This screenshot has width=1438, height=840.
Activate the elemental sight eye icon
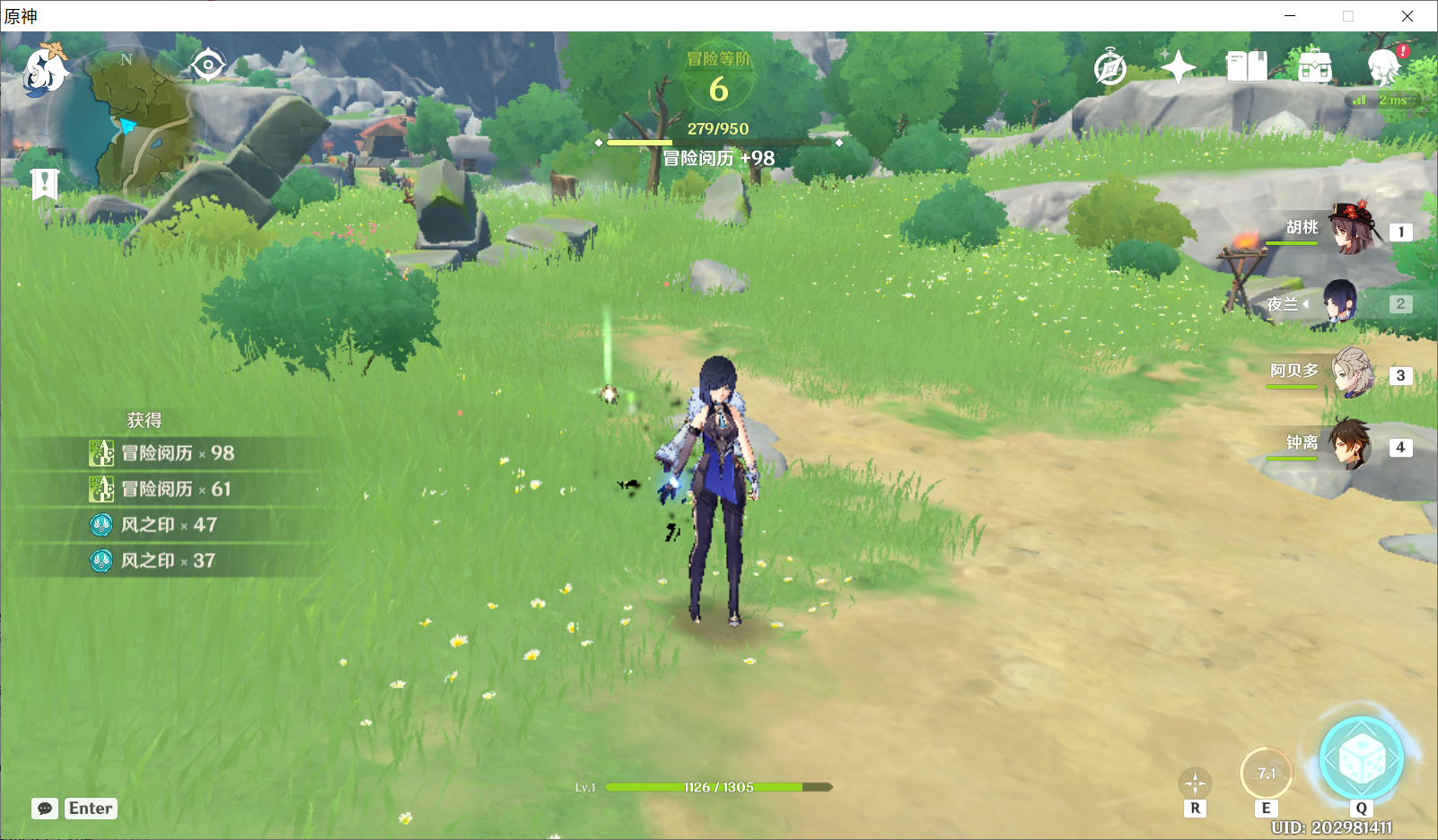pos(209,65)
